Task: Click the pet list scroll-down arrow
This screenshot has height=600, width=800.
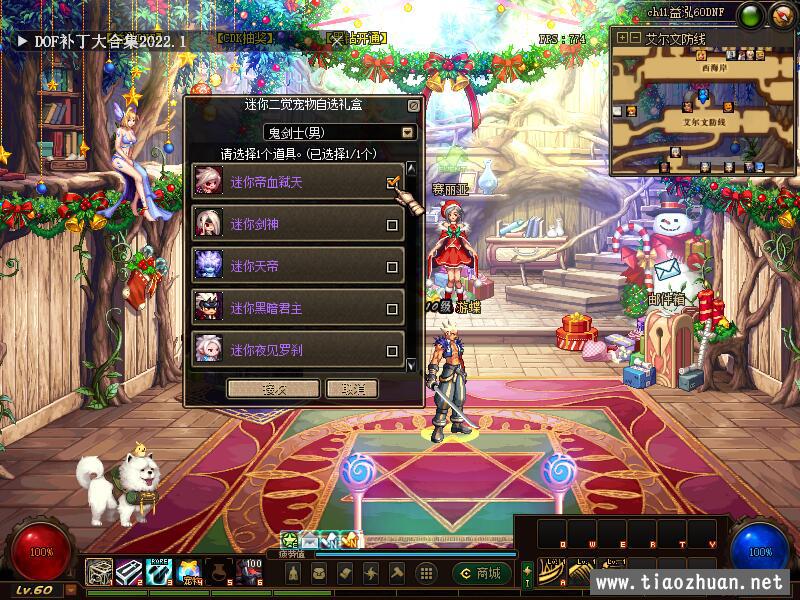Action: (x=410, y=366)
